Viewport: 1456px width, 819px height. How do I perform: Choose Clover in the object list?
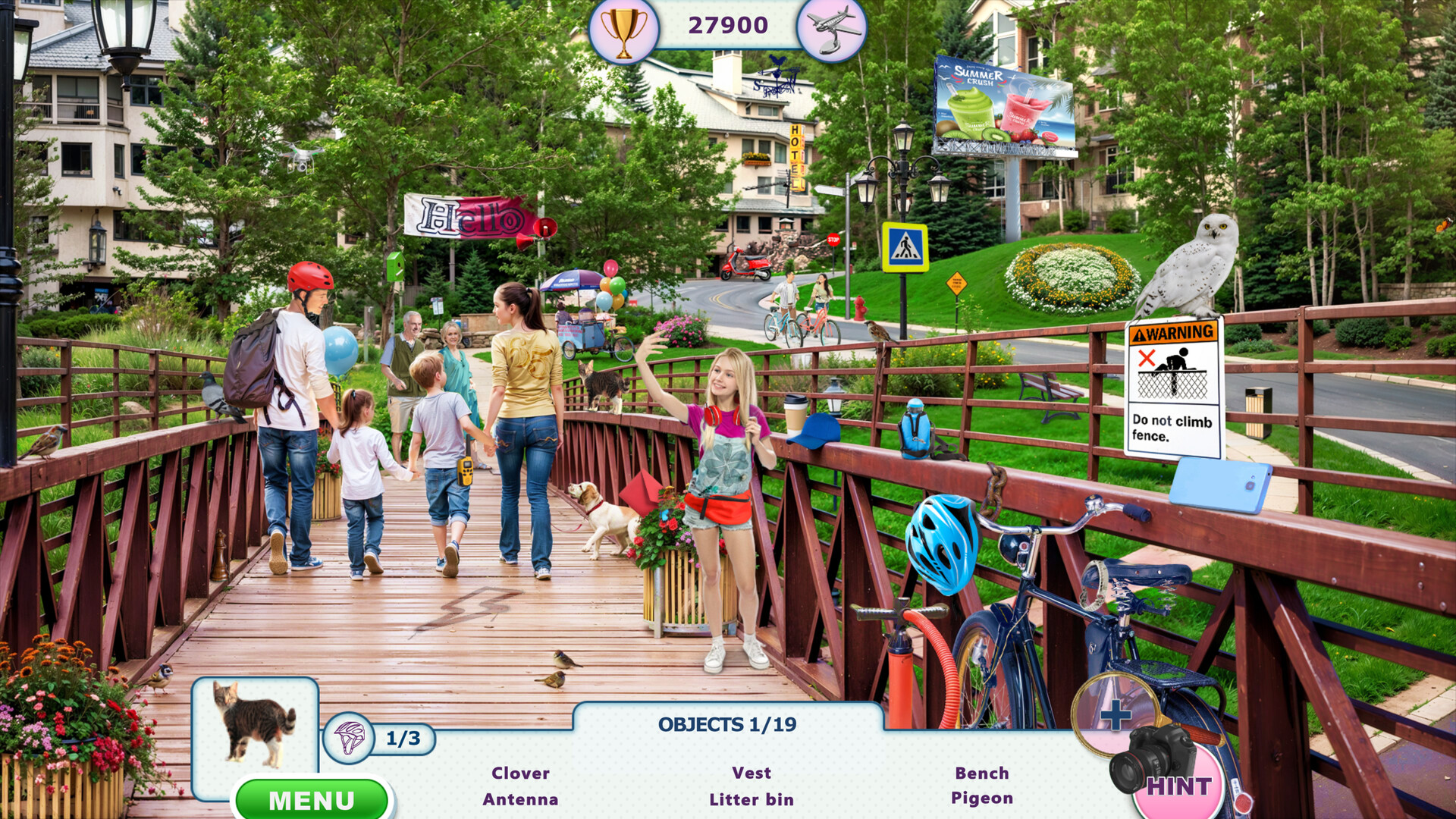pos(520,773)
